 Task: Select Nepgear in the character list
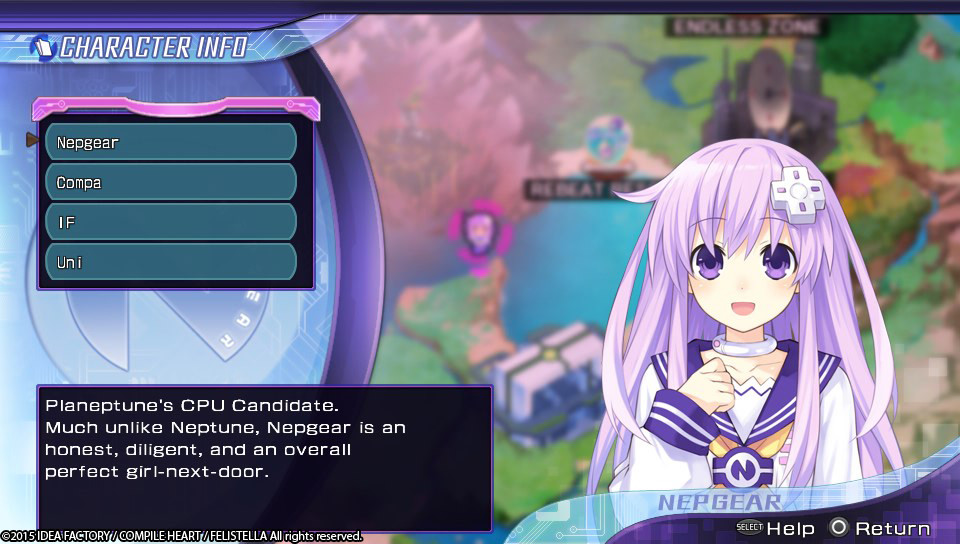click(x=171, y=142)
